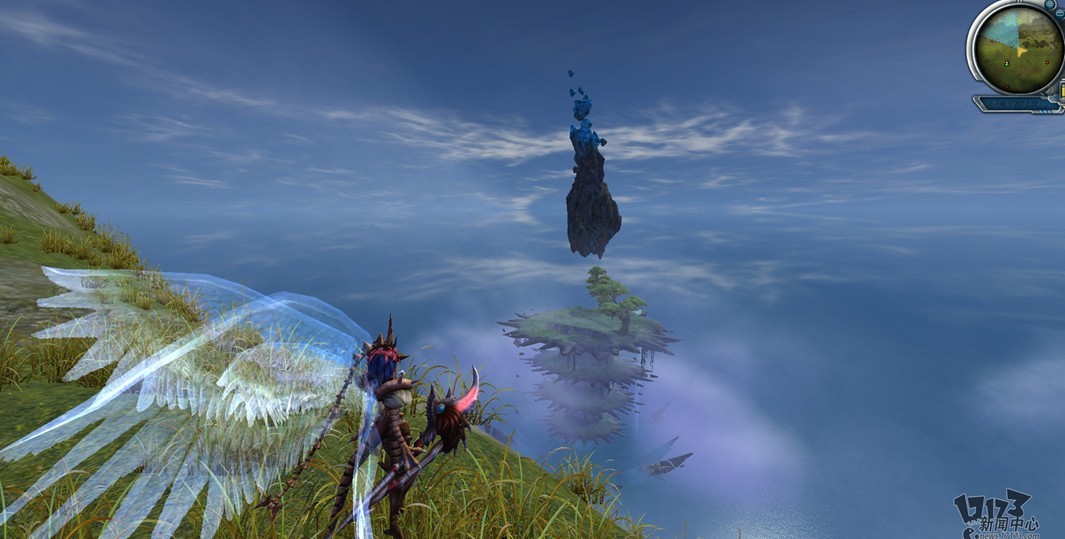Click the circular minimap

(1018, 48)
